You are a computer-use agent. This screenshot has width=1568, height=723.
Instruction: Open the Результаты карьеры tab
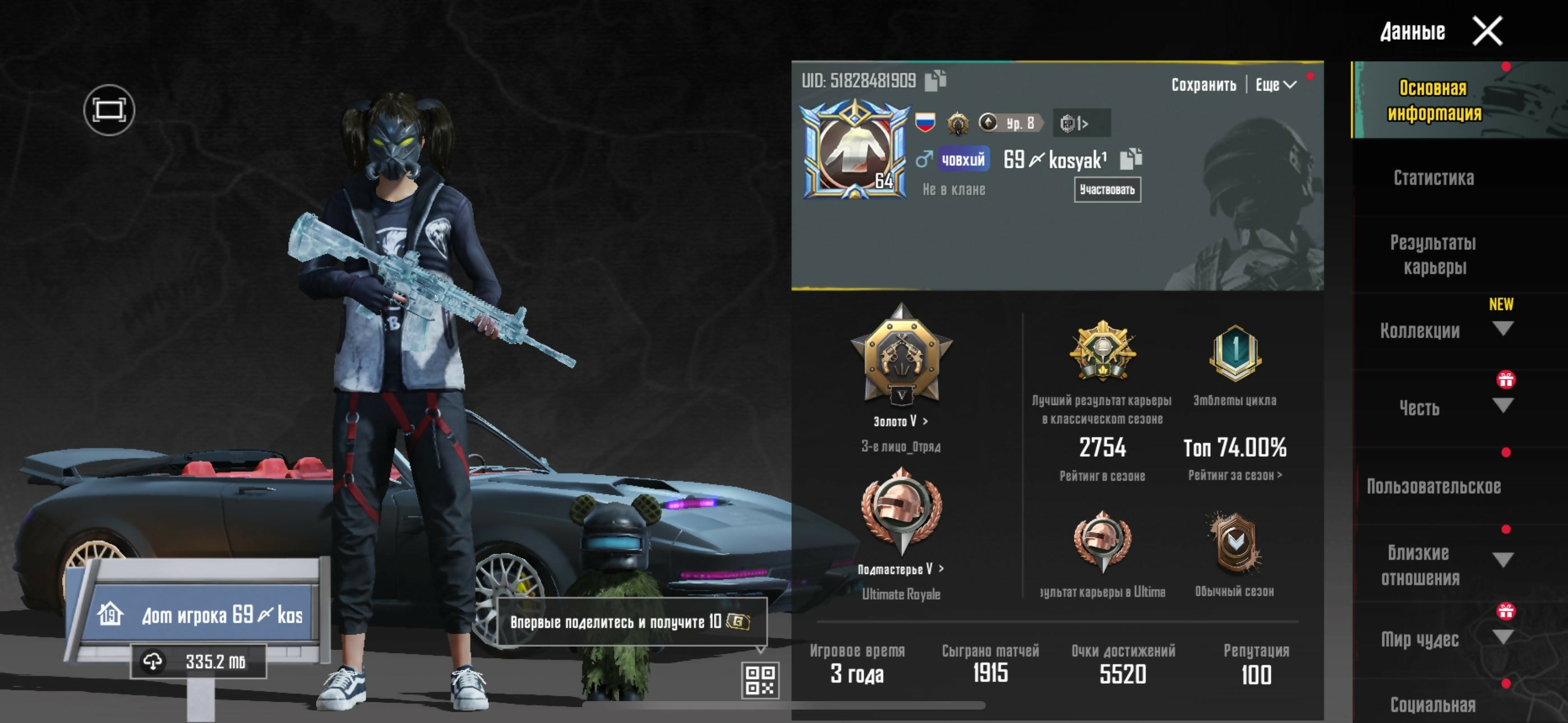pos(1433,254)
